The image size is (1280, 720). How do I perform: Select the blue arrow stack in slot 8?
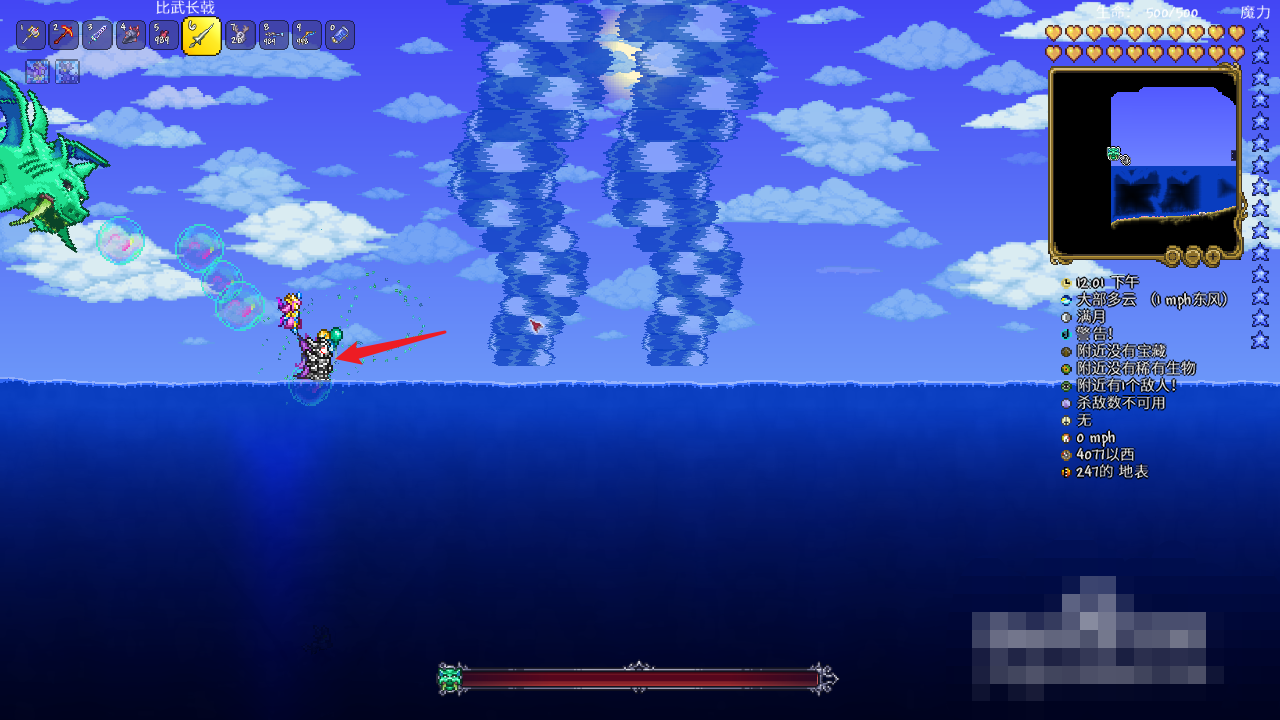coord(273,35)
